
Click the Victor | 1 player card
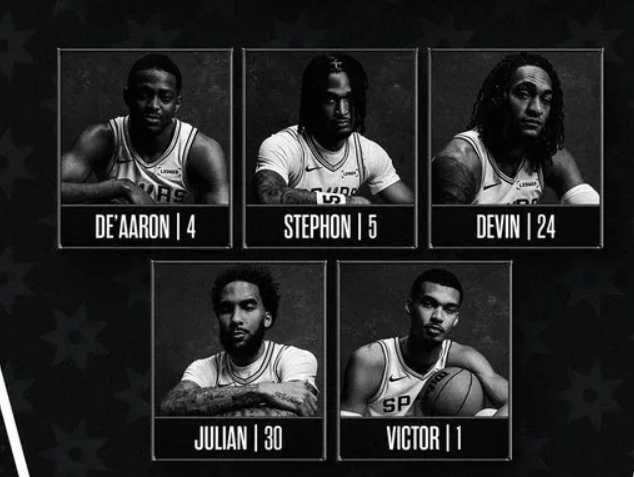424,360
